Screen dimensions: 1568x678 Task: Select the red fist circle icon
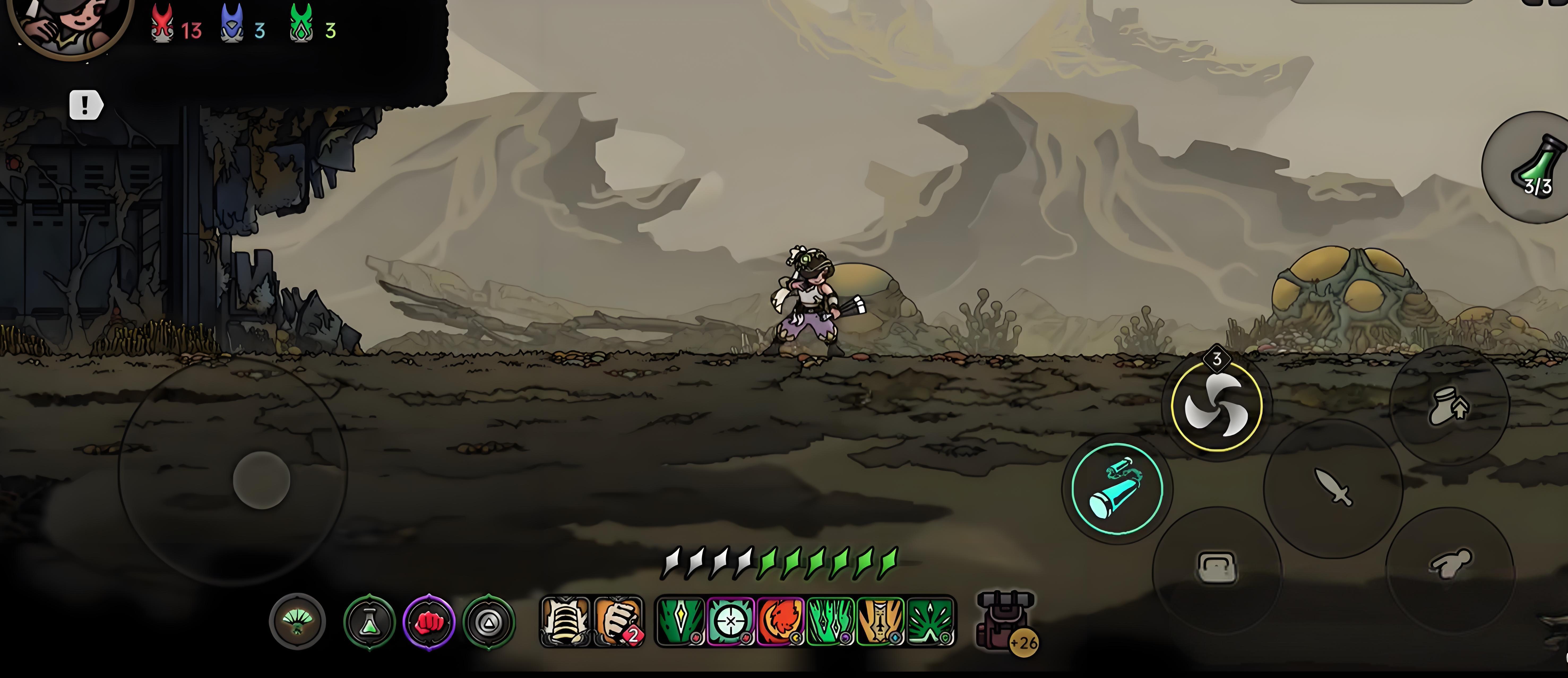tap(429, 623)
